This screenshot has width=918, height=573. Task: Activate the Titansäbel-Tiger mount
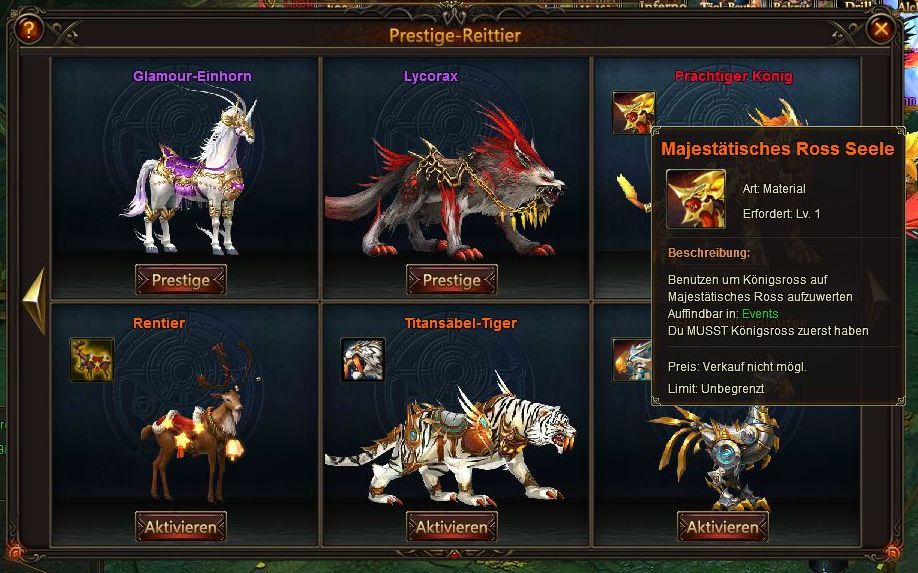452,526
